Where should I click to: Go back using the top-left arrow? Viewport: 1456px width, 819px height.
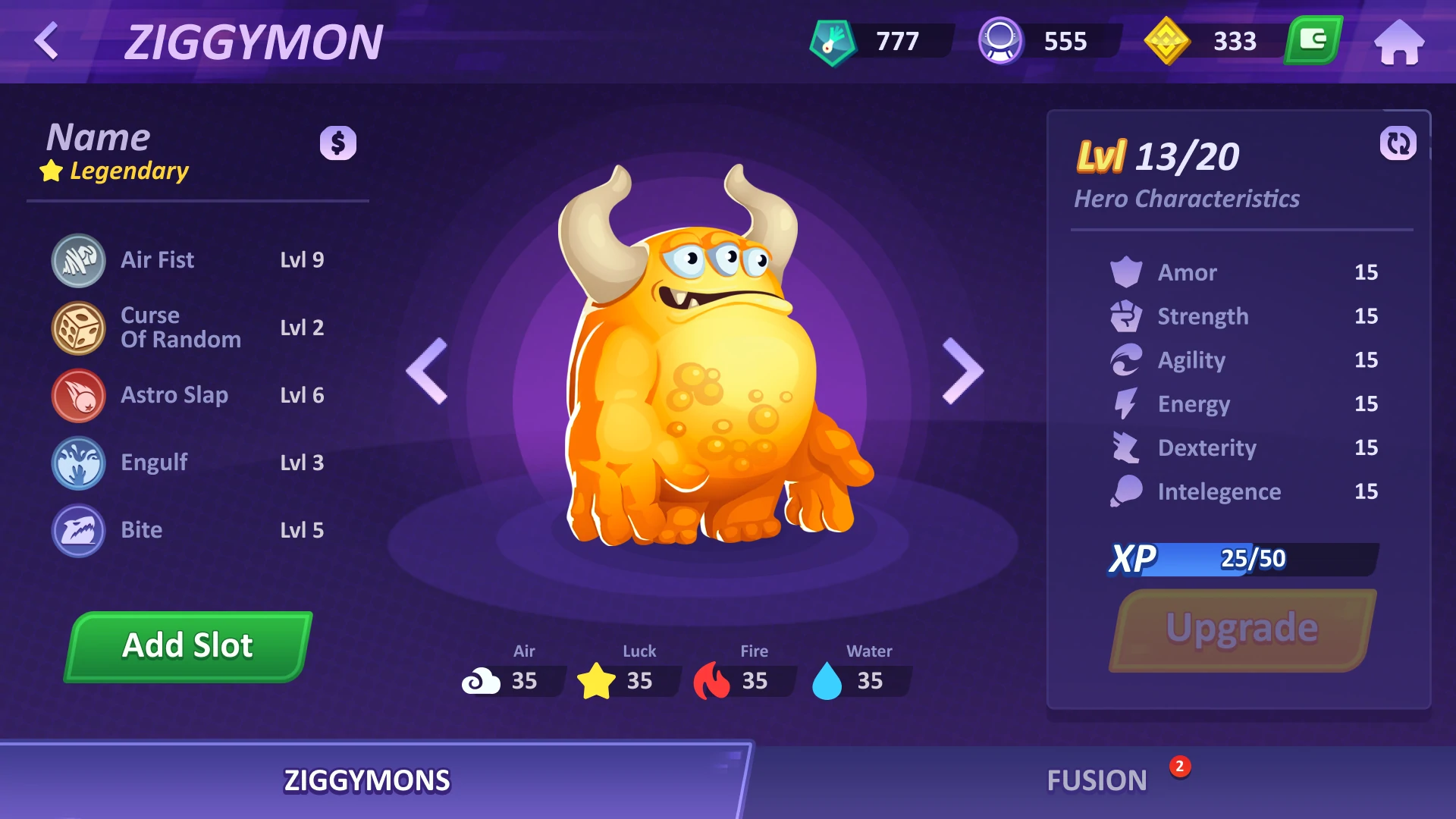47,41
